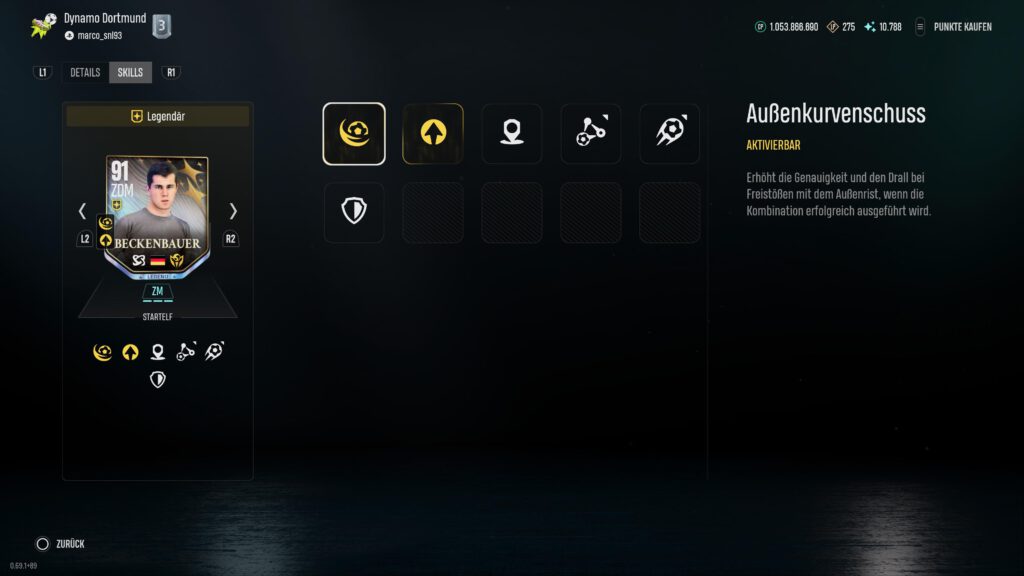The image size is (1024, 576).
Task: Pick the connected passing nodes skill
Action: point(590,133)
